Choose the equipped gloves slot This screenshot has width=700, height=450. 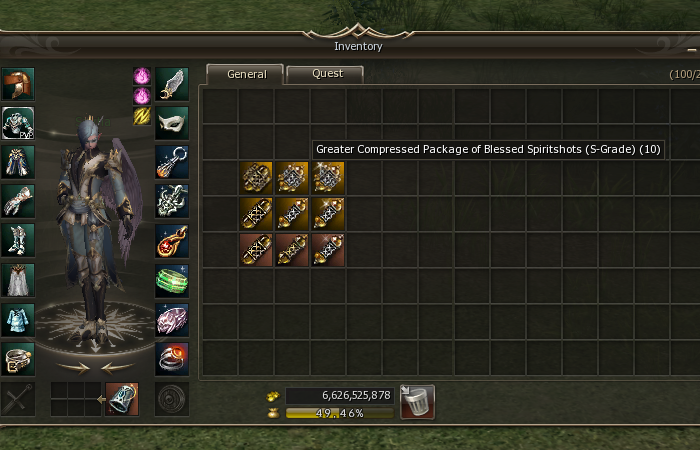click(18, 201)
